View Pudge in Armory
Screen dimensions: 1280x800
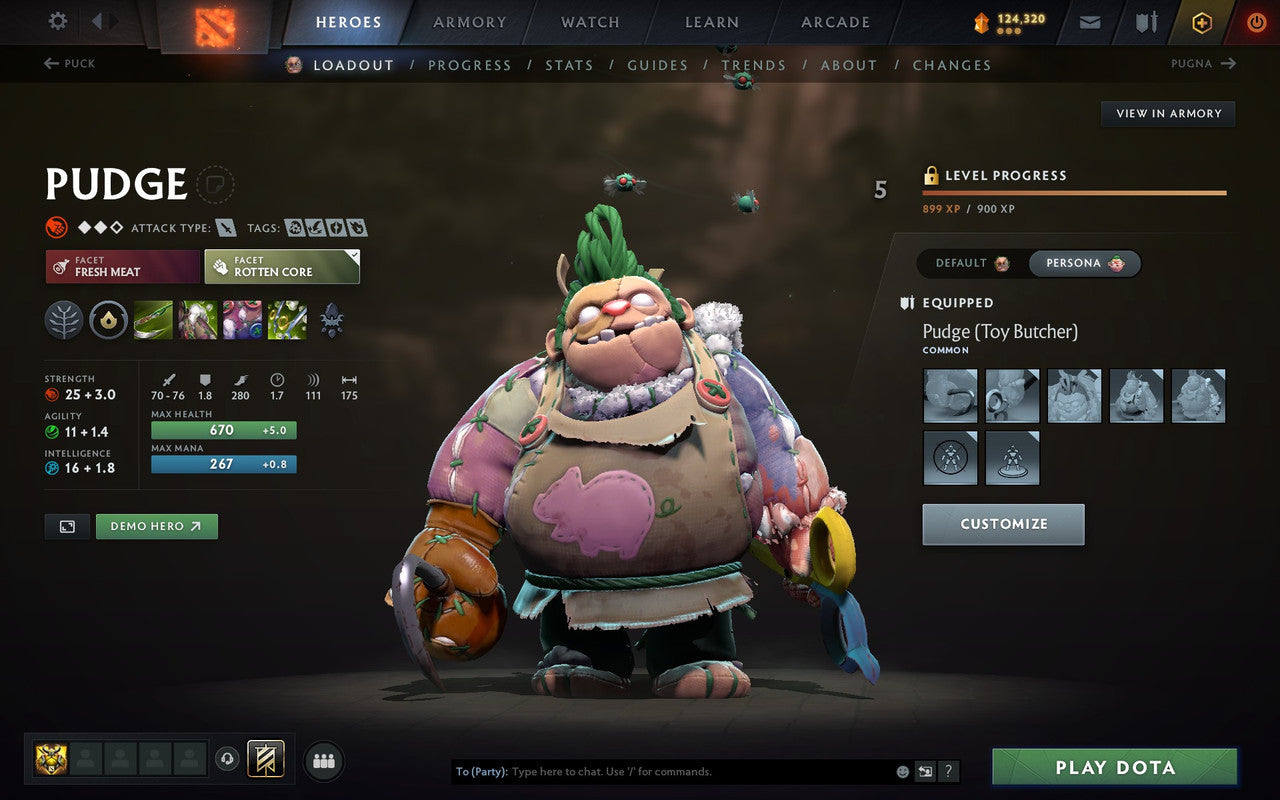(1168, 114)
